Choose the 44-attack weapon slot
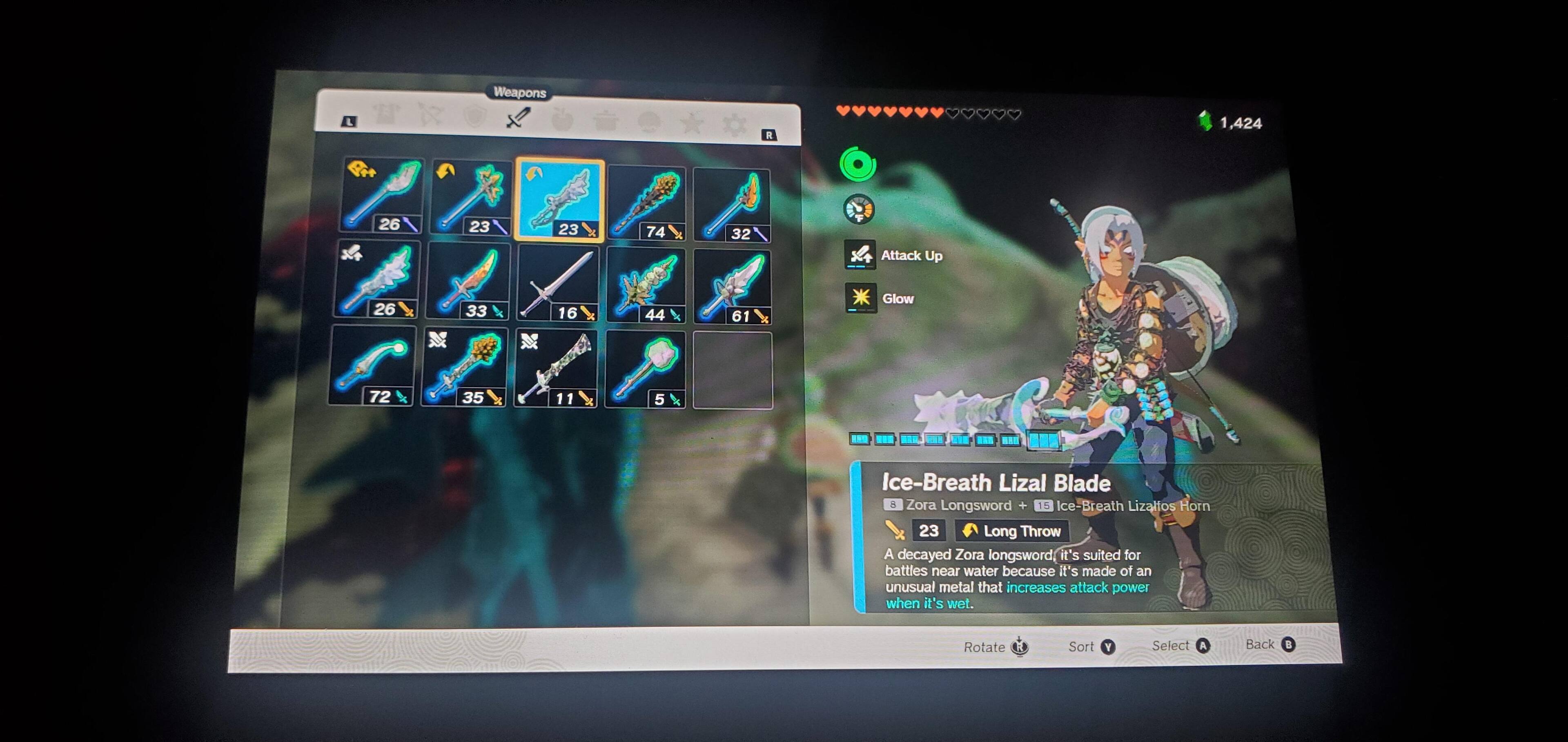Screen dimensions: 1568x742 [x=646, y=286]
